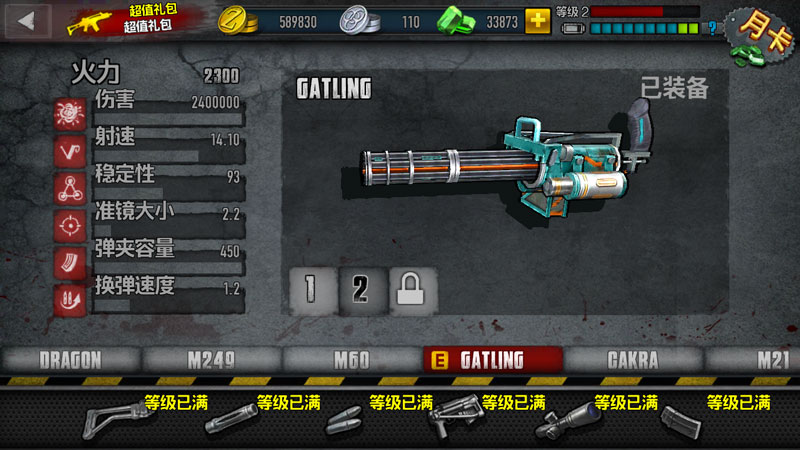Image resolution: width=800 pixels, height=450 pixels.
Task: Select the damage 伤害 stat icon
Action: [x=70, y=113]
